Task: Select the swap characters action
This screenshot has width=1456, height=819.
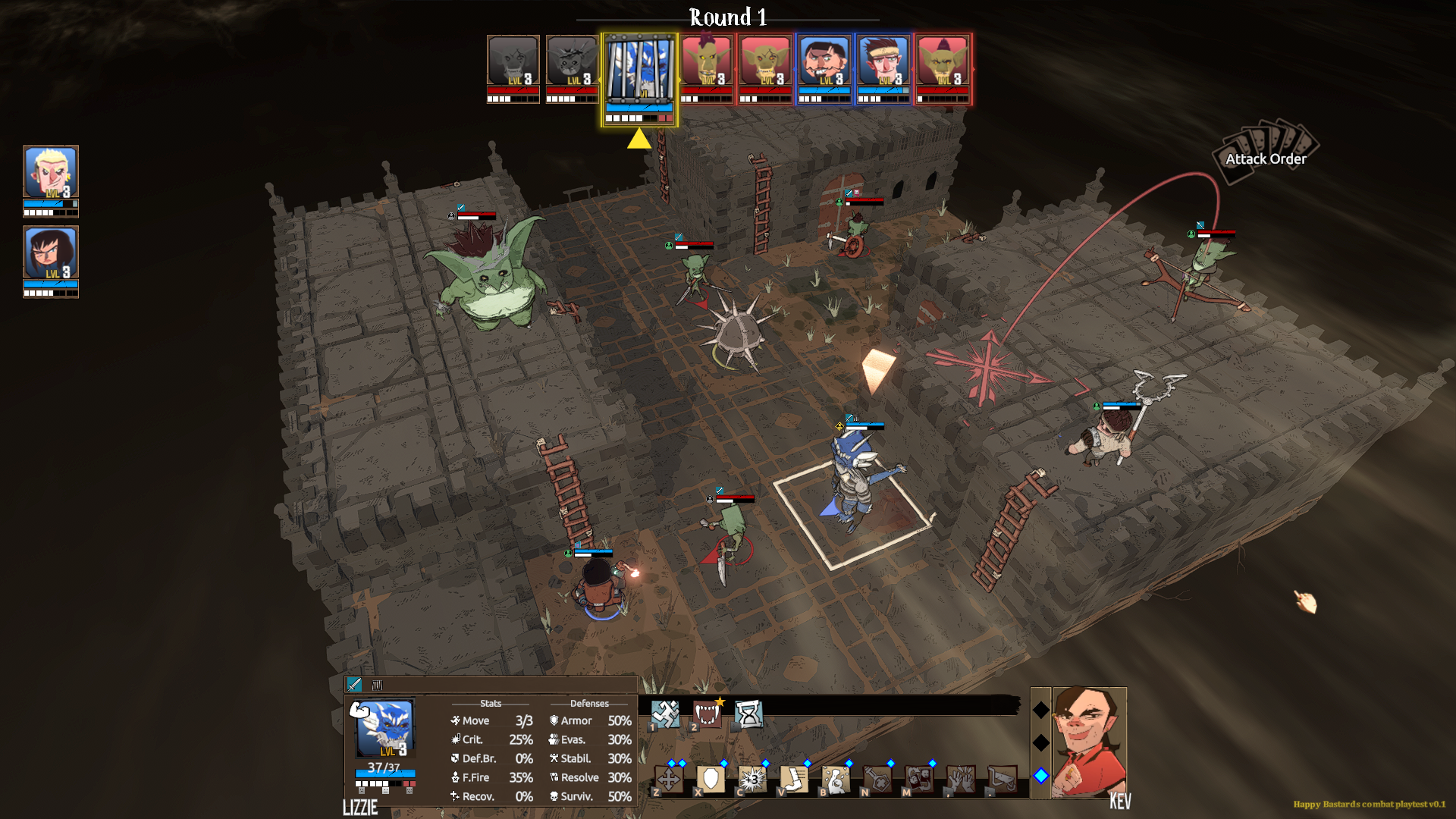Action: [x=919, y=779]
